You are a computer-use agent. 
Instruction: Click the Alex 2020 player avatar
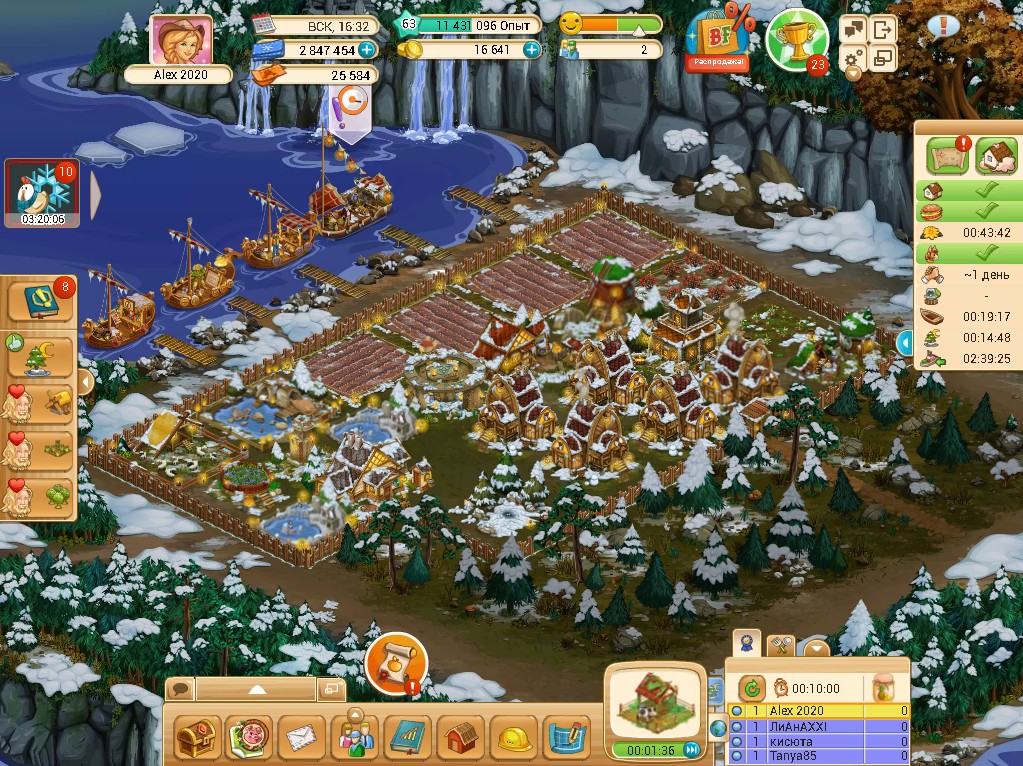tap(181, 41)
